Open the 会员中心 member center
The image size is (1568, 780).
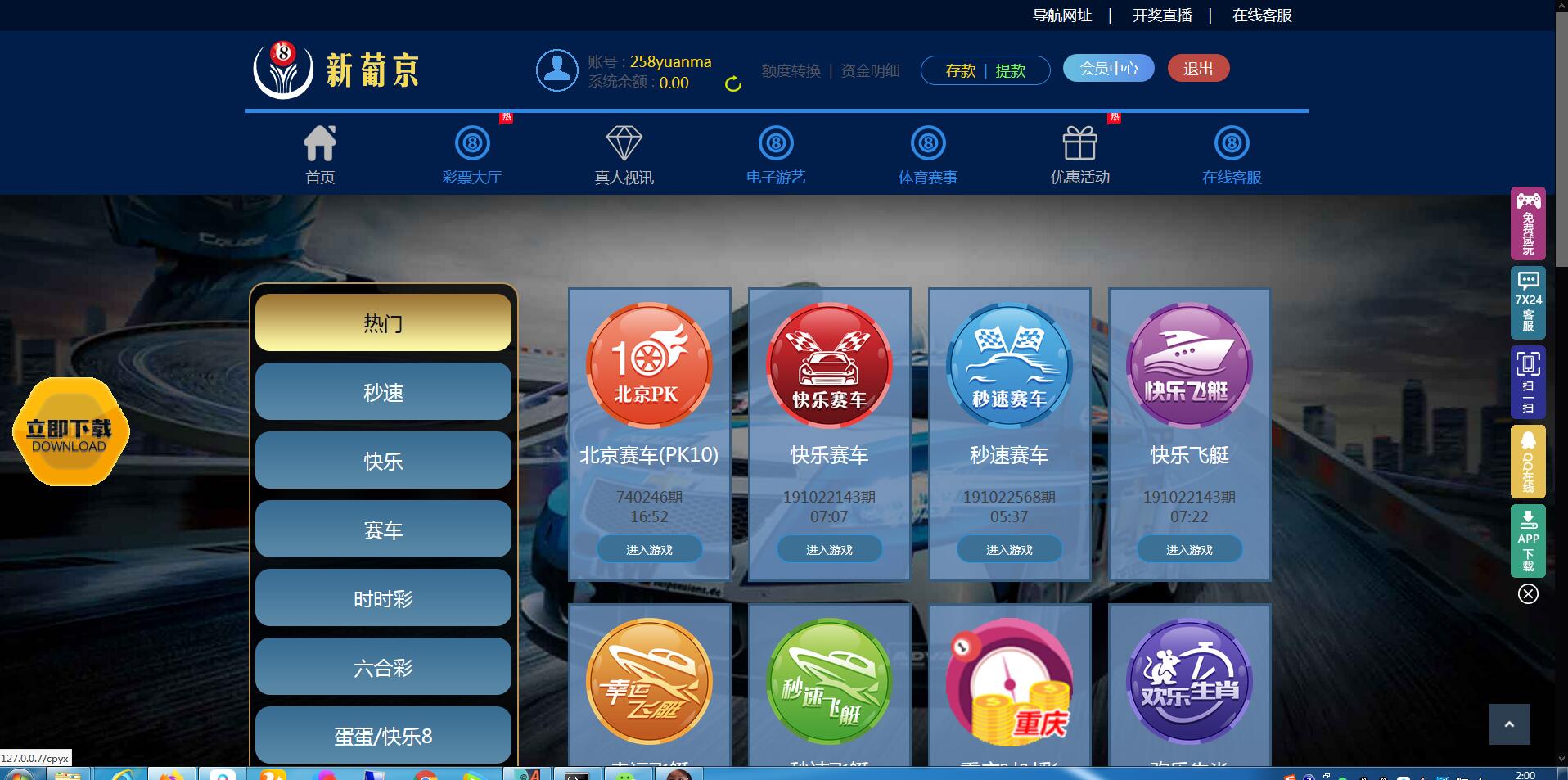click(1108, 69)
